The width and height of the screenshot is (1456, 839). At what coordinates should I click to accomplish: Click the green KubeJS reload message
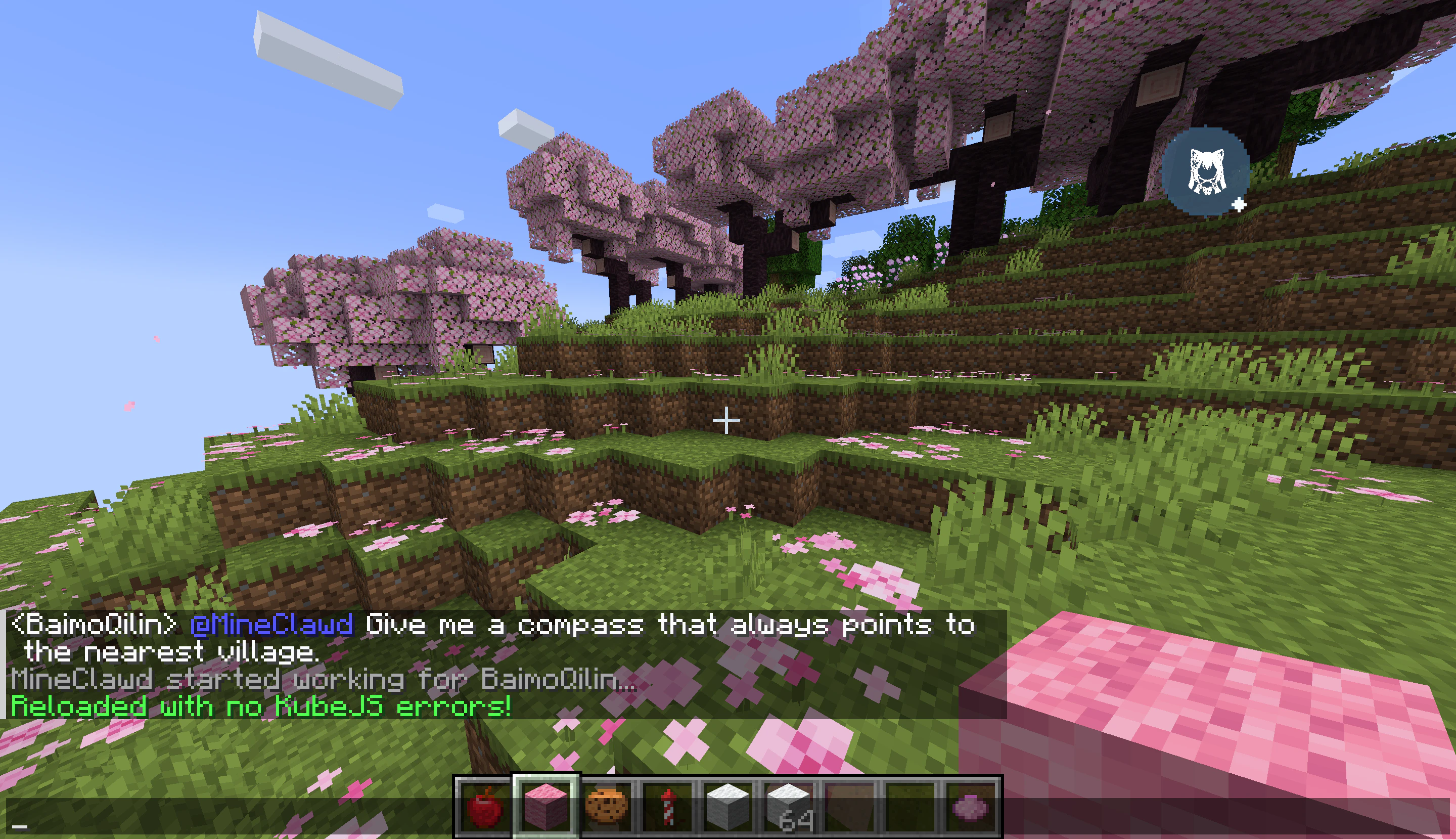261,706
